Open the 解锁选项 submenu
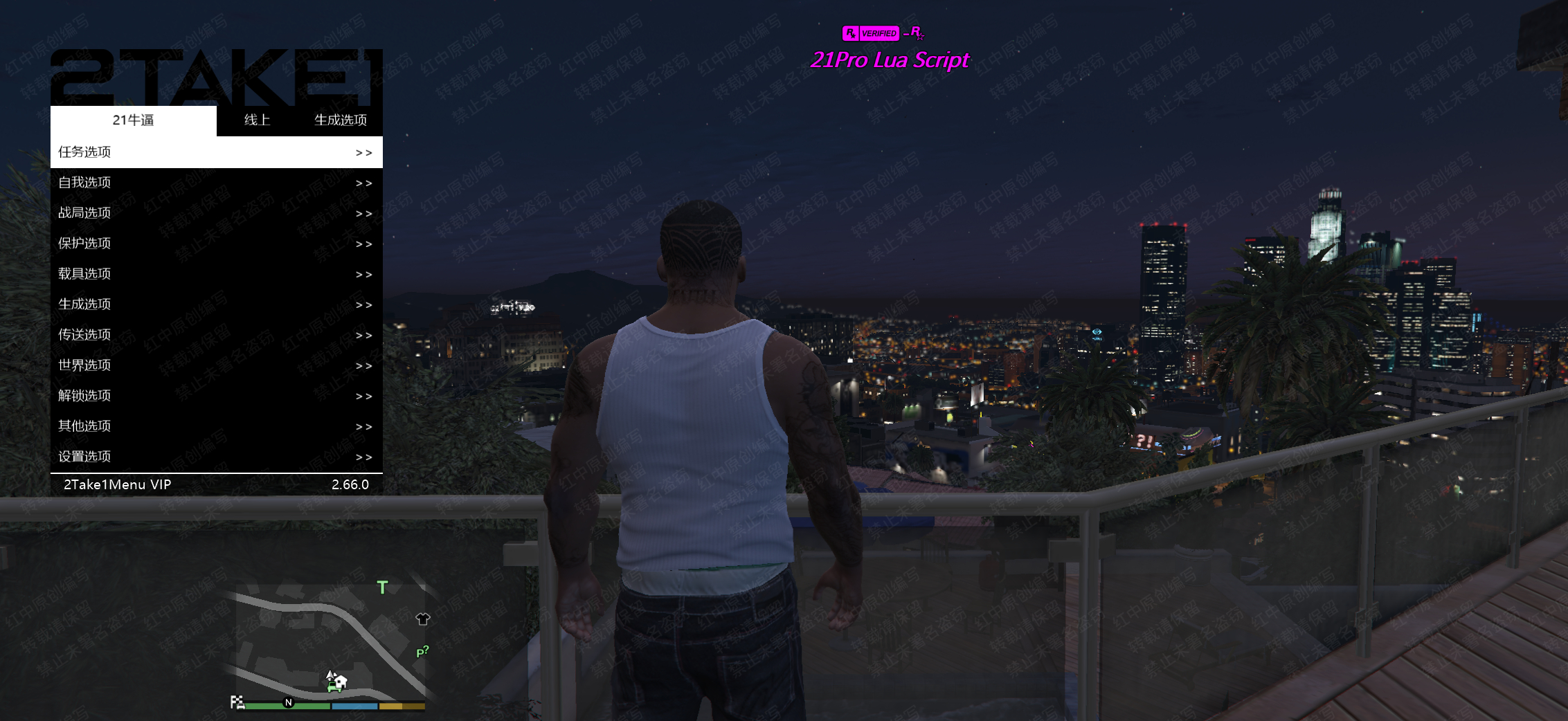 pos(216,396)
